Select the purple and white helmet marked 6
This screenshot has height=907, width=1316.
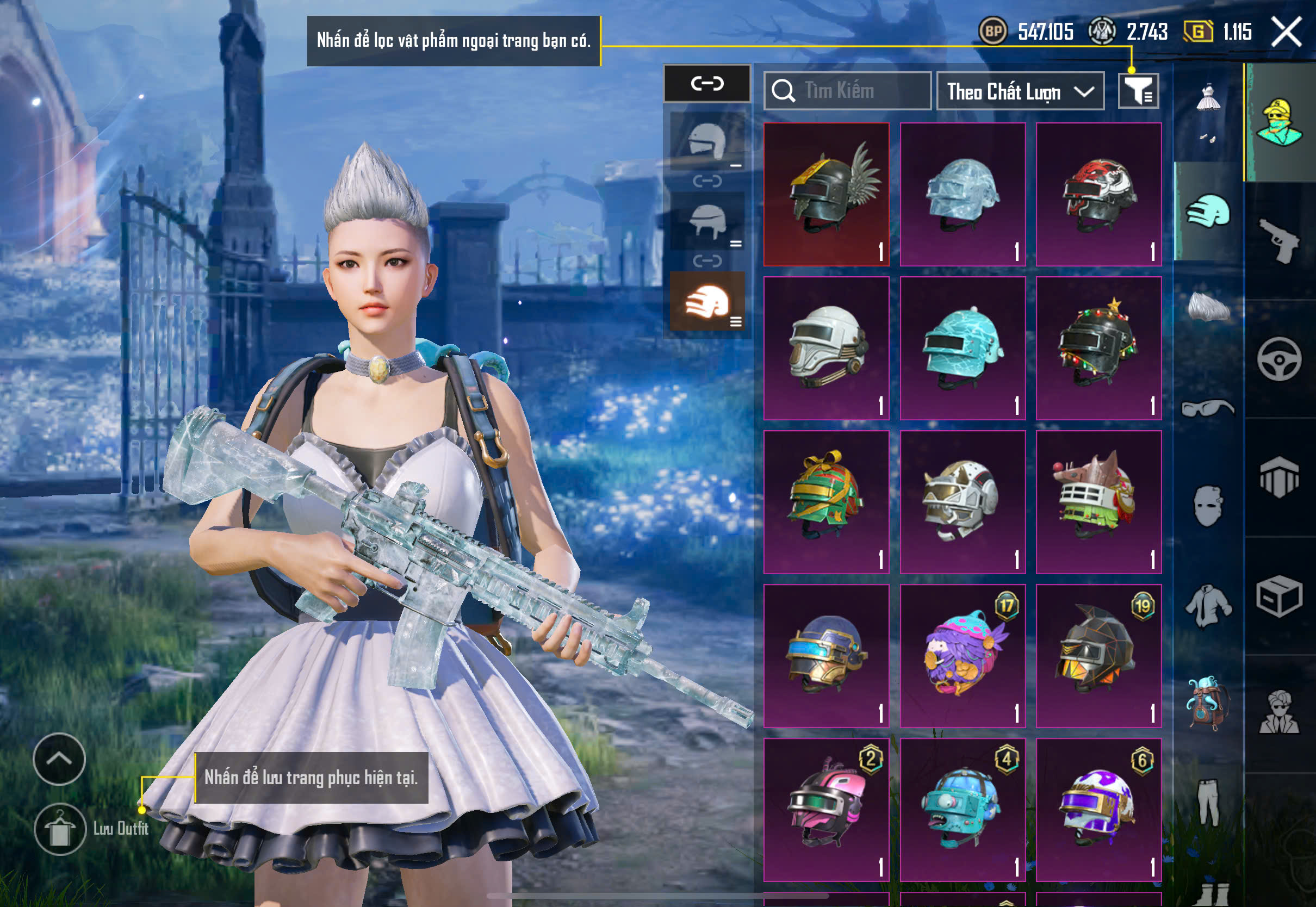[x=1098, y=810]
